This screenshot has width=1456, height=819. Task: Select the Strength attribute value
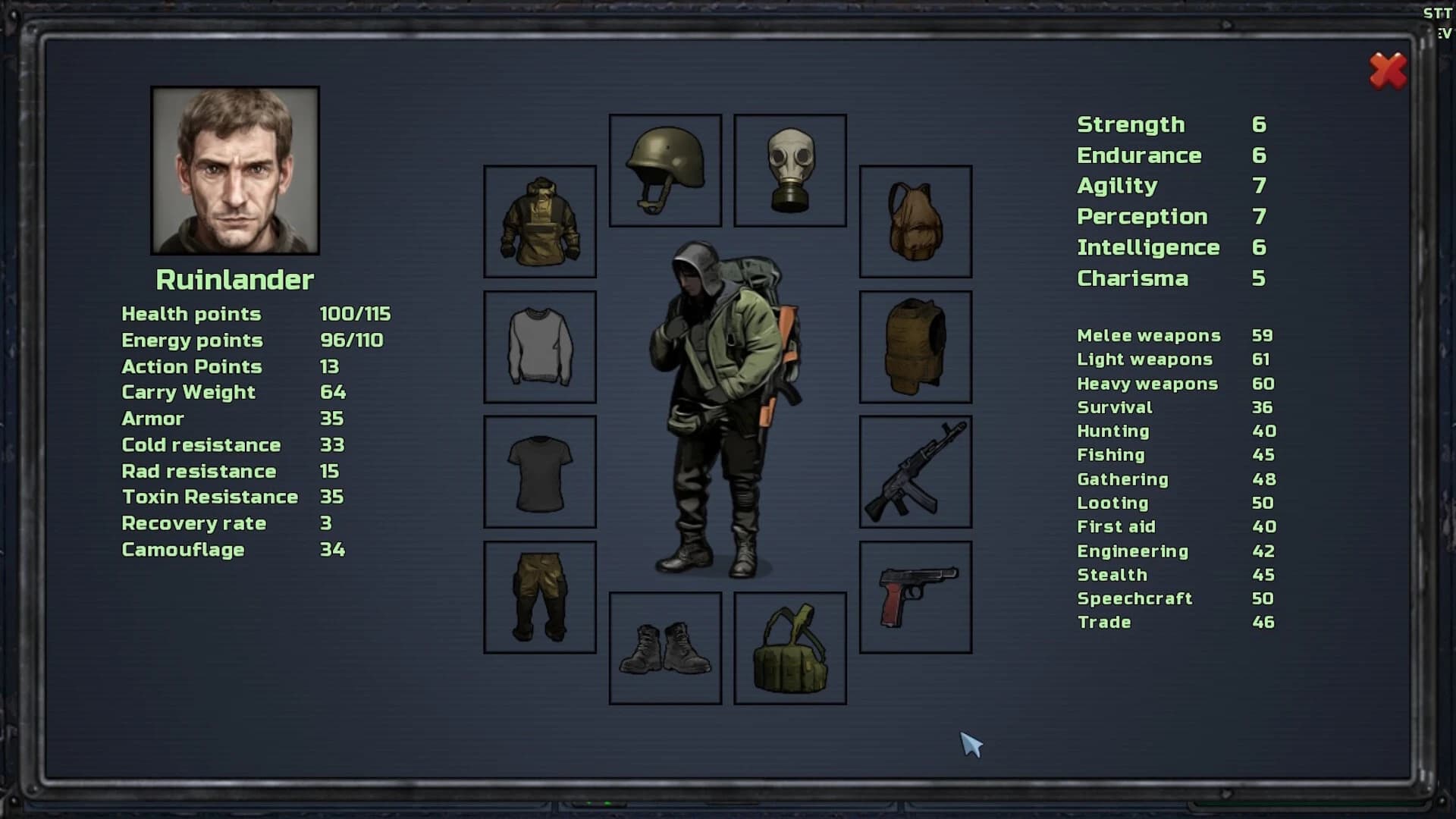[x=1259, y=124]
